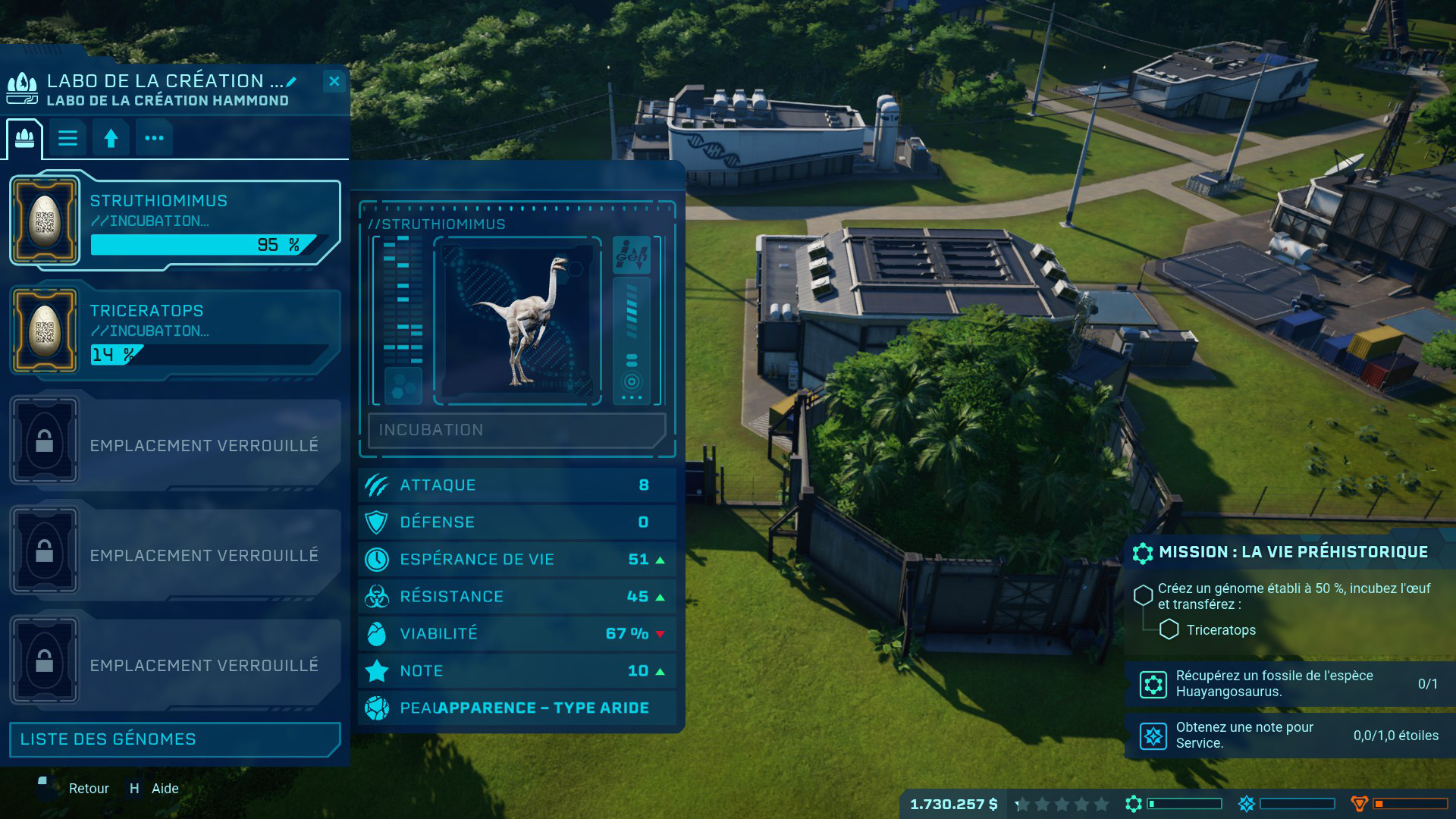This screenshot has width=1456, height=819.
Task: Click the greyed Incubation button
Action: 516,430
